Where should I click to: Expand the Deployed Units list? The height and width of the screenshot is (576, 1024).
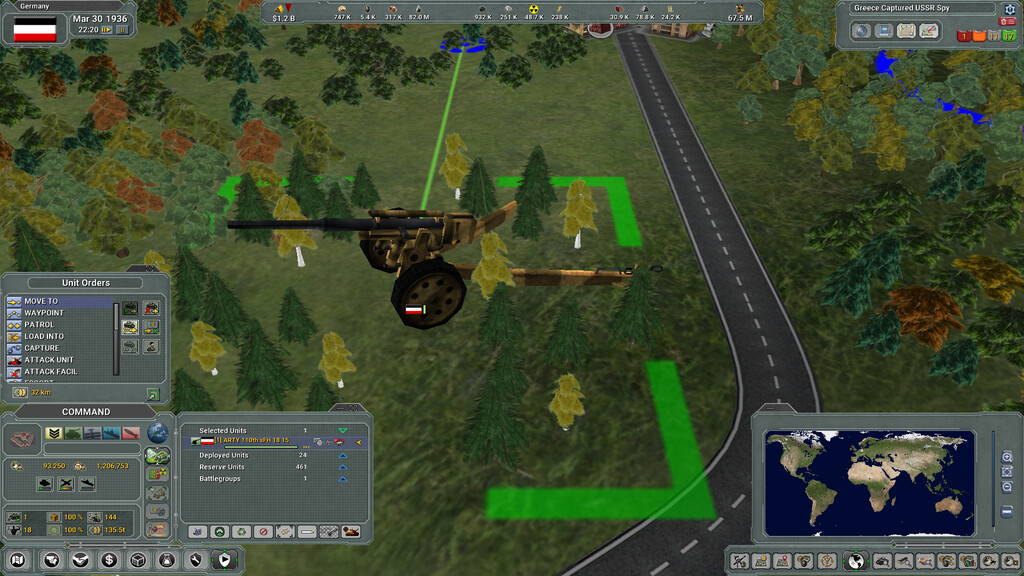click(343, 455)
